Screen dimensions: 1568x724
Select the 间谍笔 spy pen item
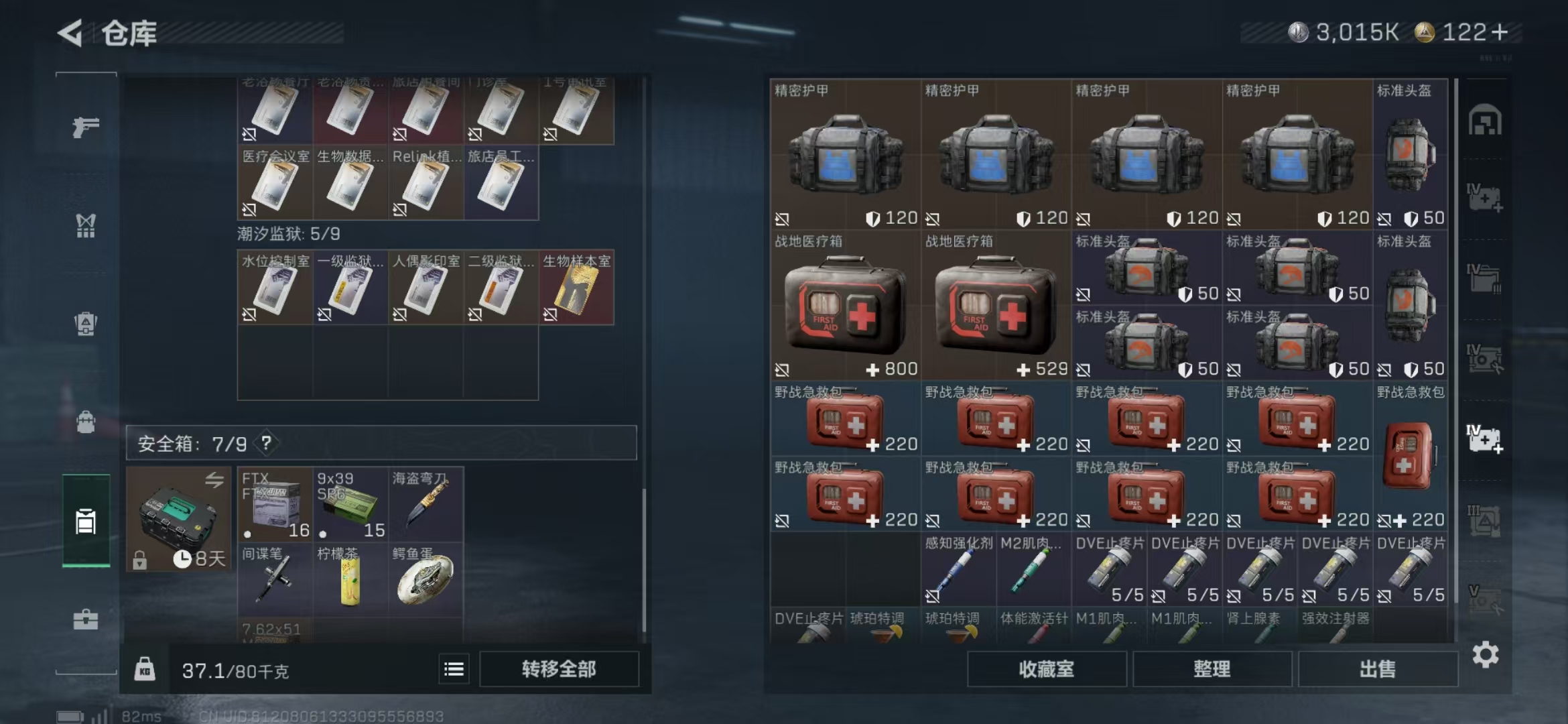(275, 580)
